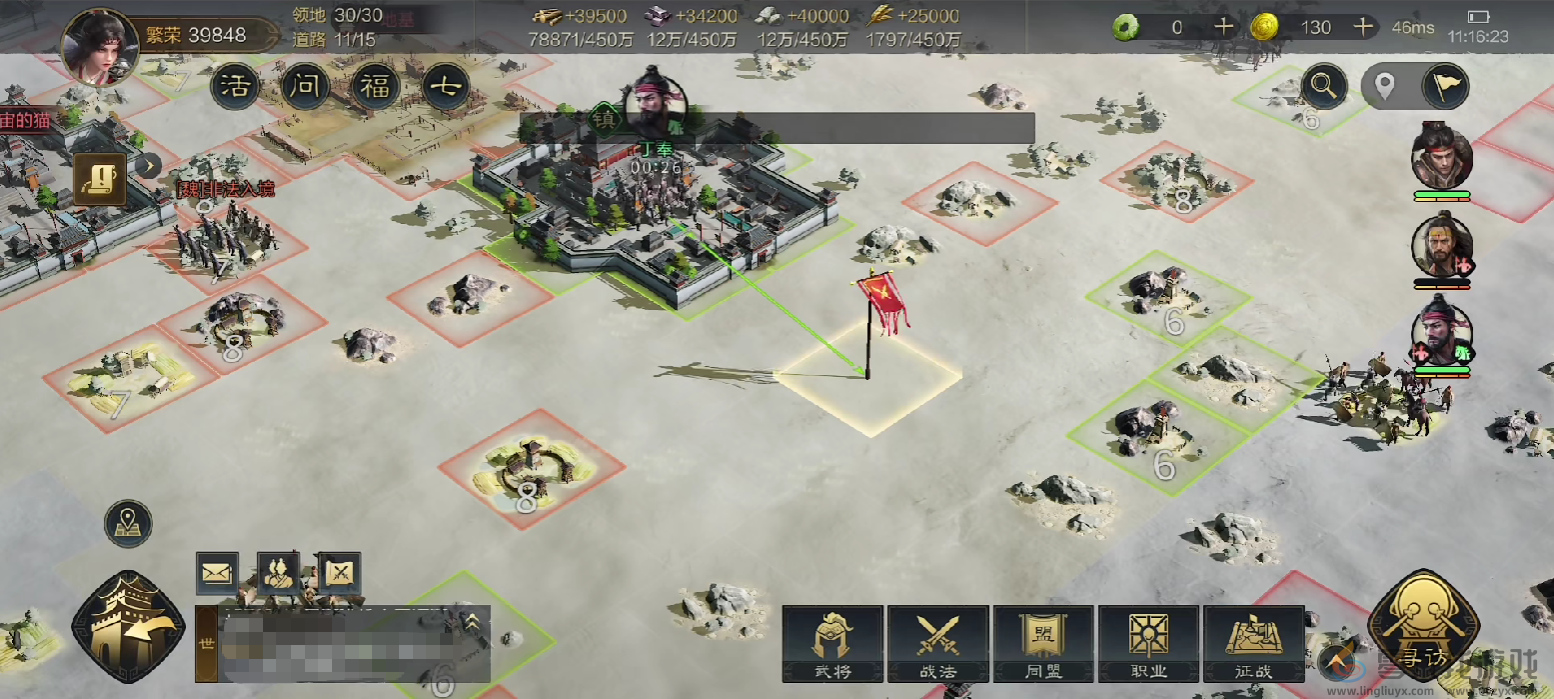Screen dimensions: 1554x699
Task: Open the mail envelope icon
Action: 217,573
